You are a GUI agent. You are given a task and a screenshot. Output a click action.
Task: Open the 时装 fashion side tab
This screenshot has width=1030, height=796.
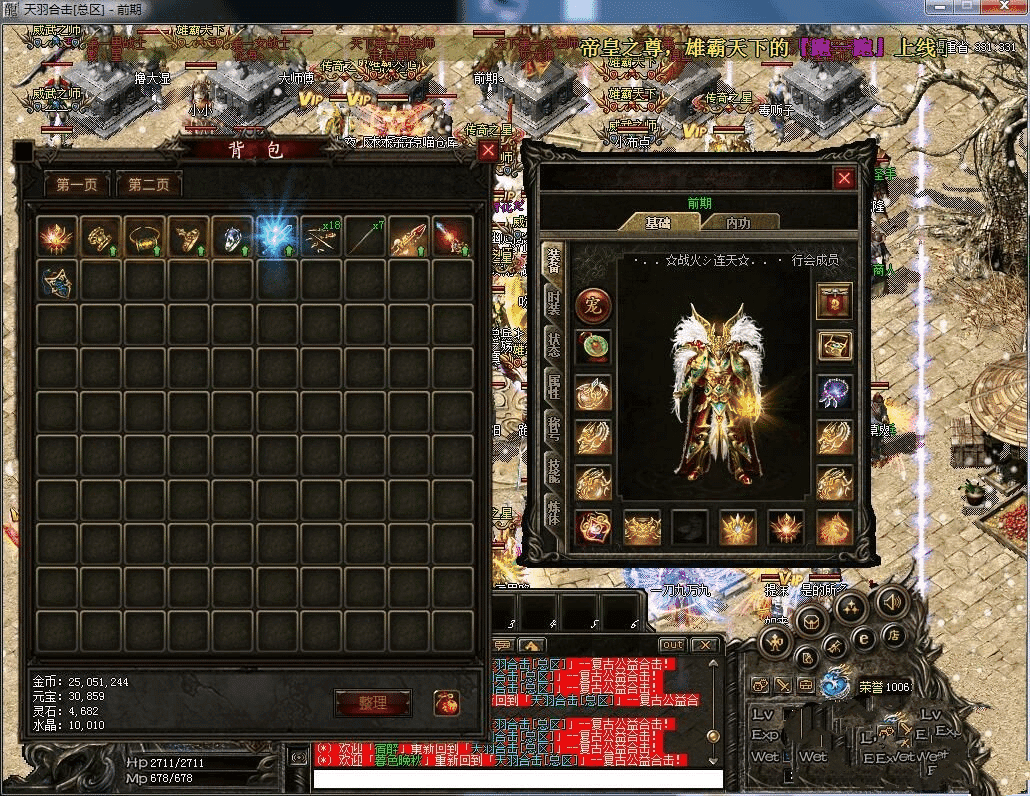tap(553, 303)
